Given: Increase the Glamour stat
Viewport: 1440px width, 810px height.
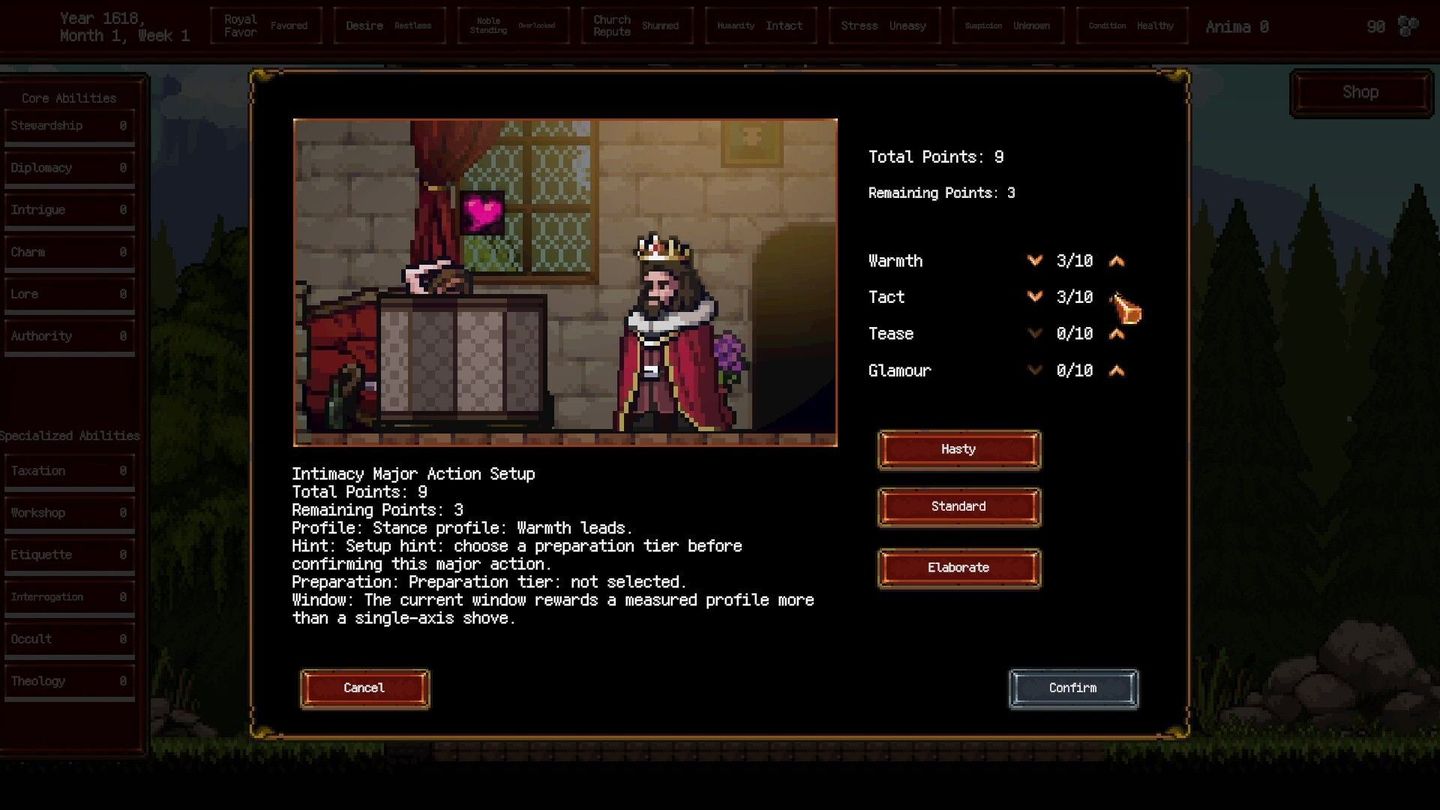Looking at the screenshot, I should click(1117, 370).
